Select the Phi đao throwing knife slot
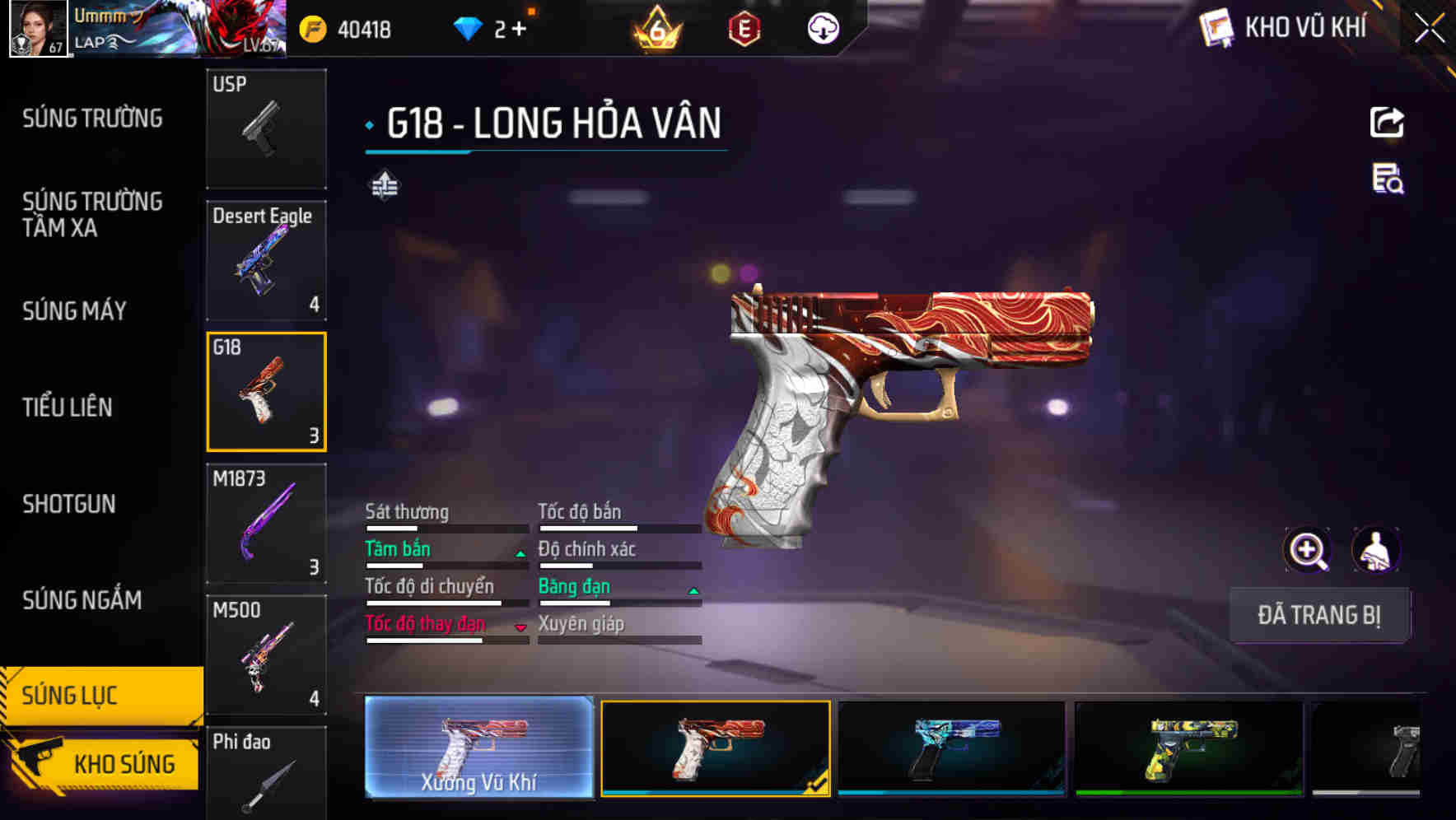 click(x=266, y=774)
